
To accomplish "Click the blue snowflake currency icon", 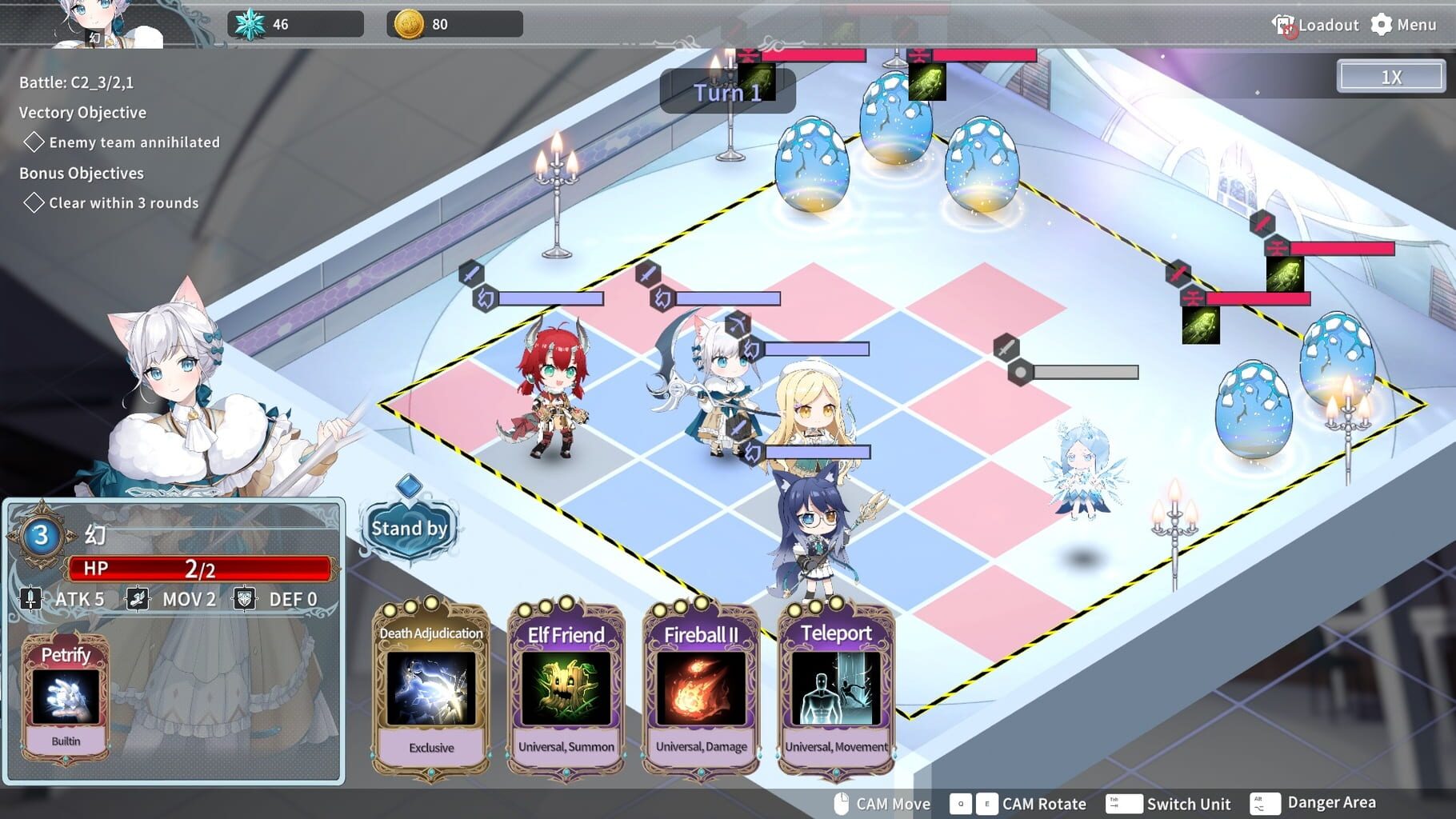I will coord(250,22).
